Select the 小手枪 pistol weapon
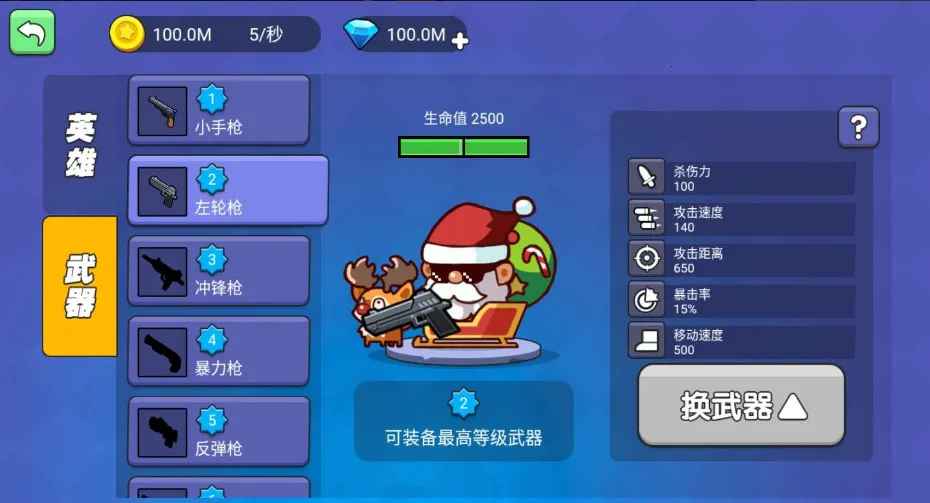The height and width of the screenshot is (503, 930). tap(219, 111)
